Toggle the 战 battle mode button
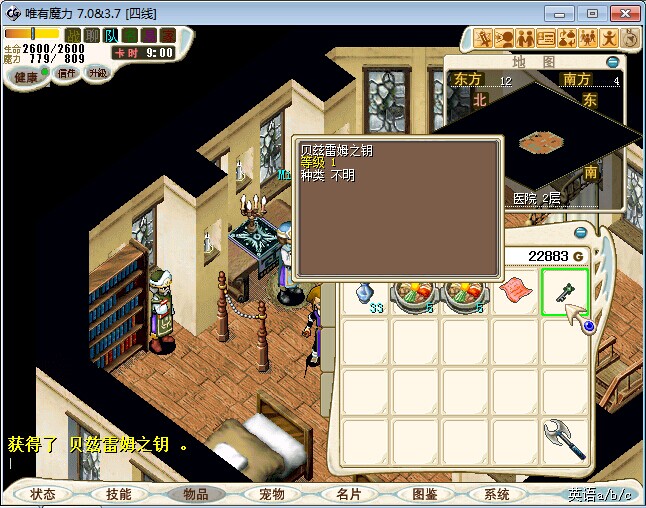Image resolution: width=646 pixels, height=508 pixels. tap(71, 34)
